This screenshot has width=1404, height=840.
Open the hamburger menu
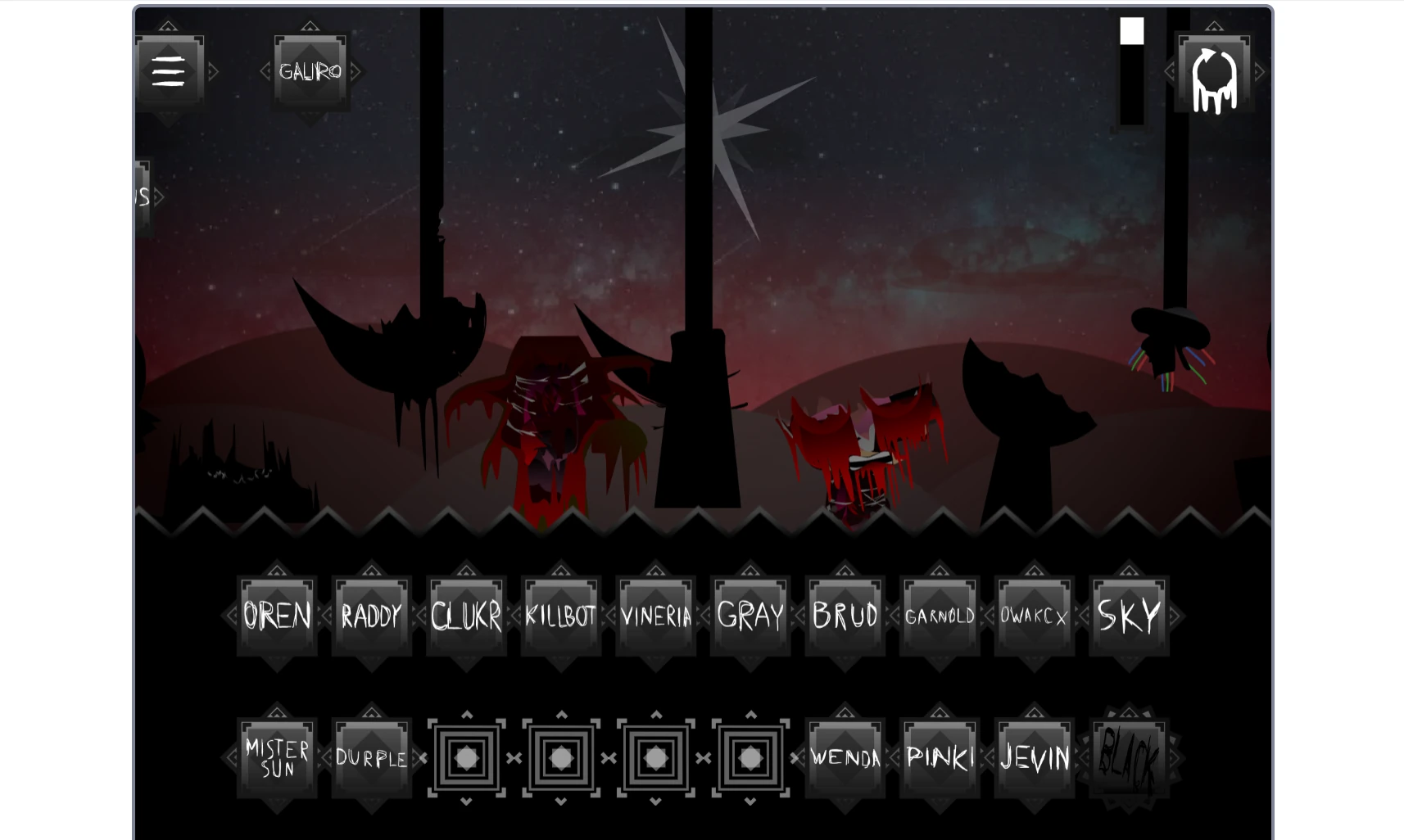click(168, 72)
